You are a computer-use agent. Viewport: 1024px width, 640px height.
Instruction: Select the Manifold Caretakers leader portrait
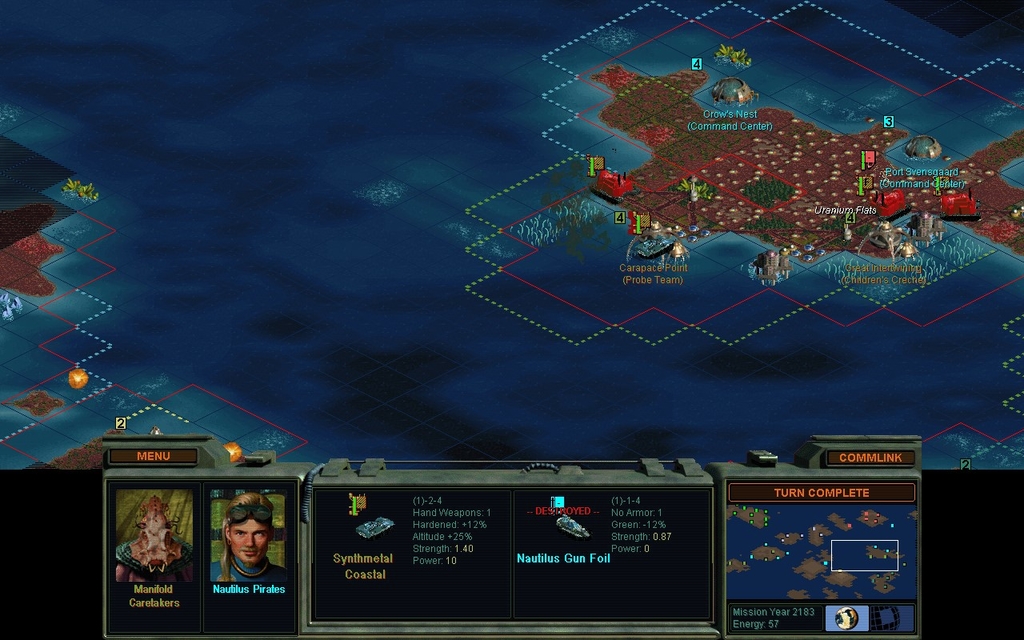(154, 536)
